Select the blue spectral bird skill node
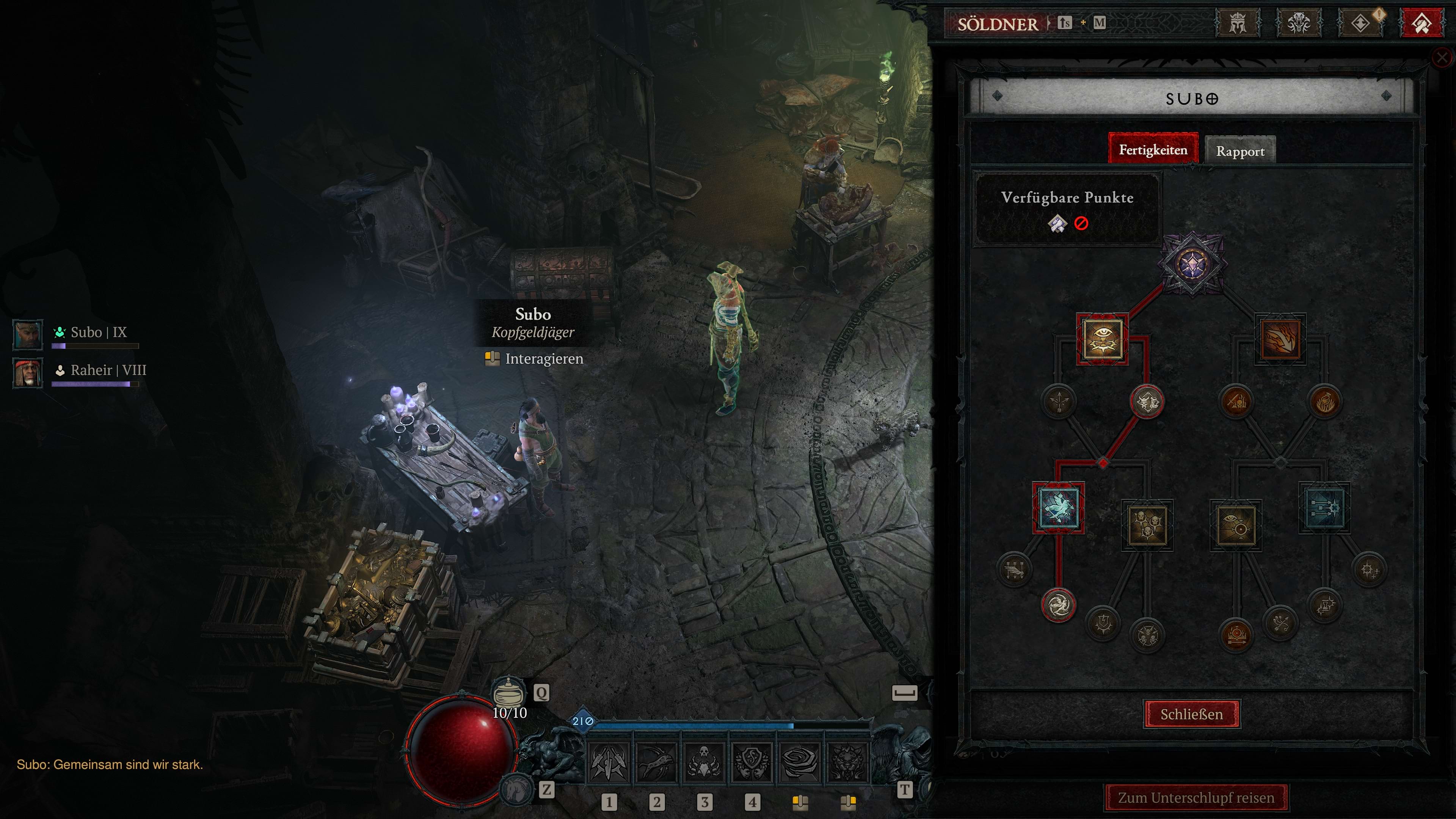 click(1058, 508)
